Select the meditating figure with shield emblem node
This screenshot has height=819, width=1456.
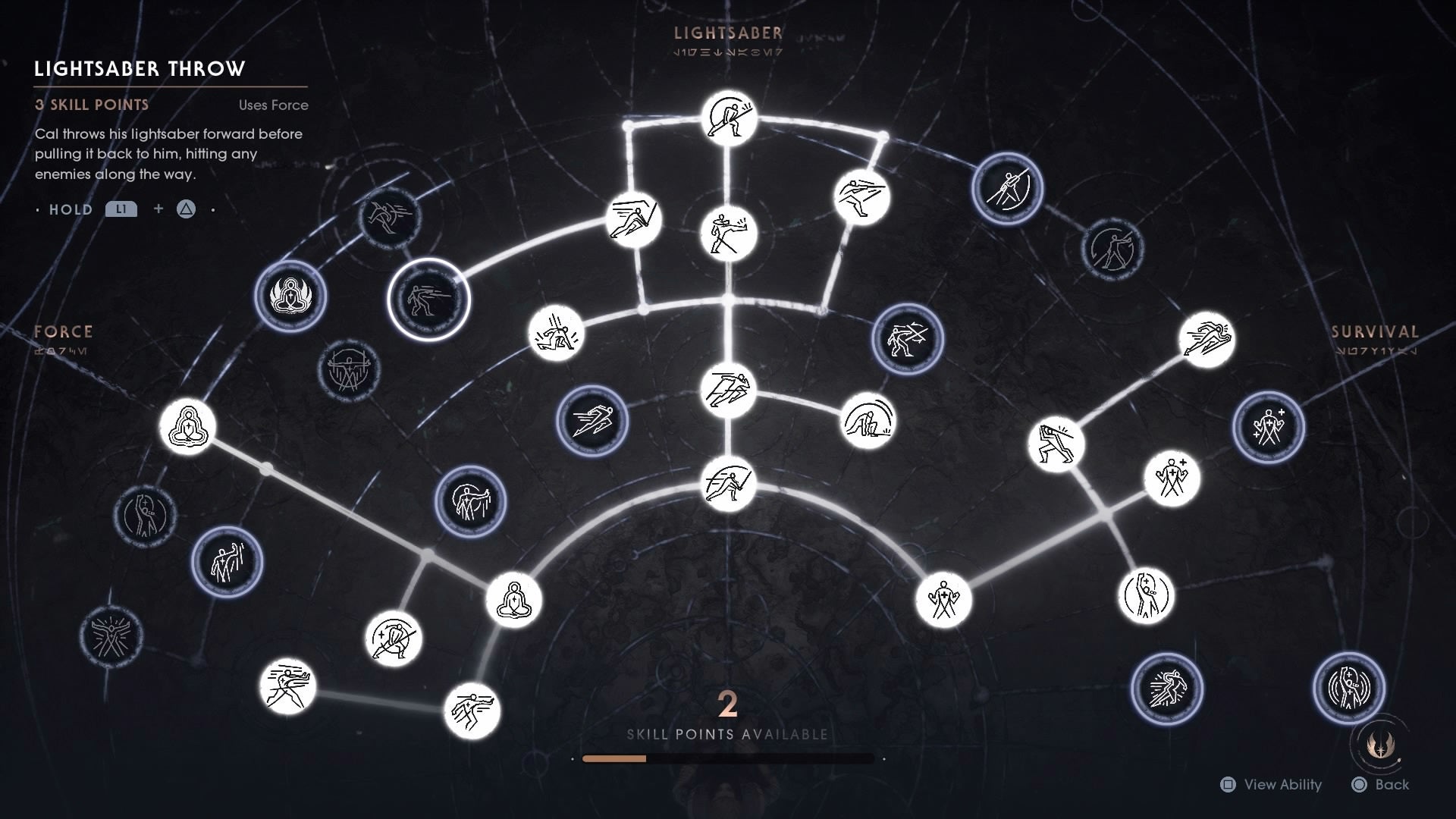290,298
